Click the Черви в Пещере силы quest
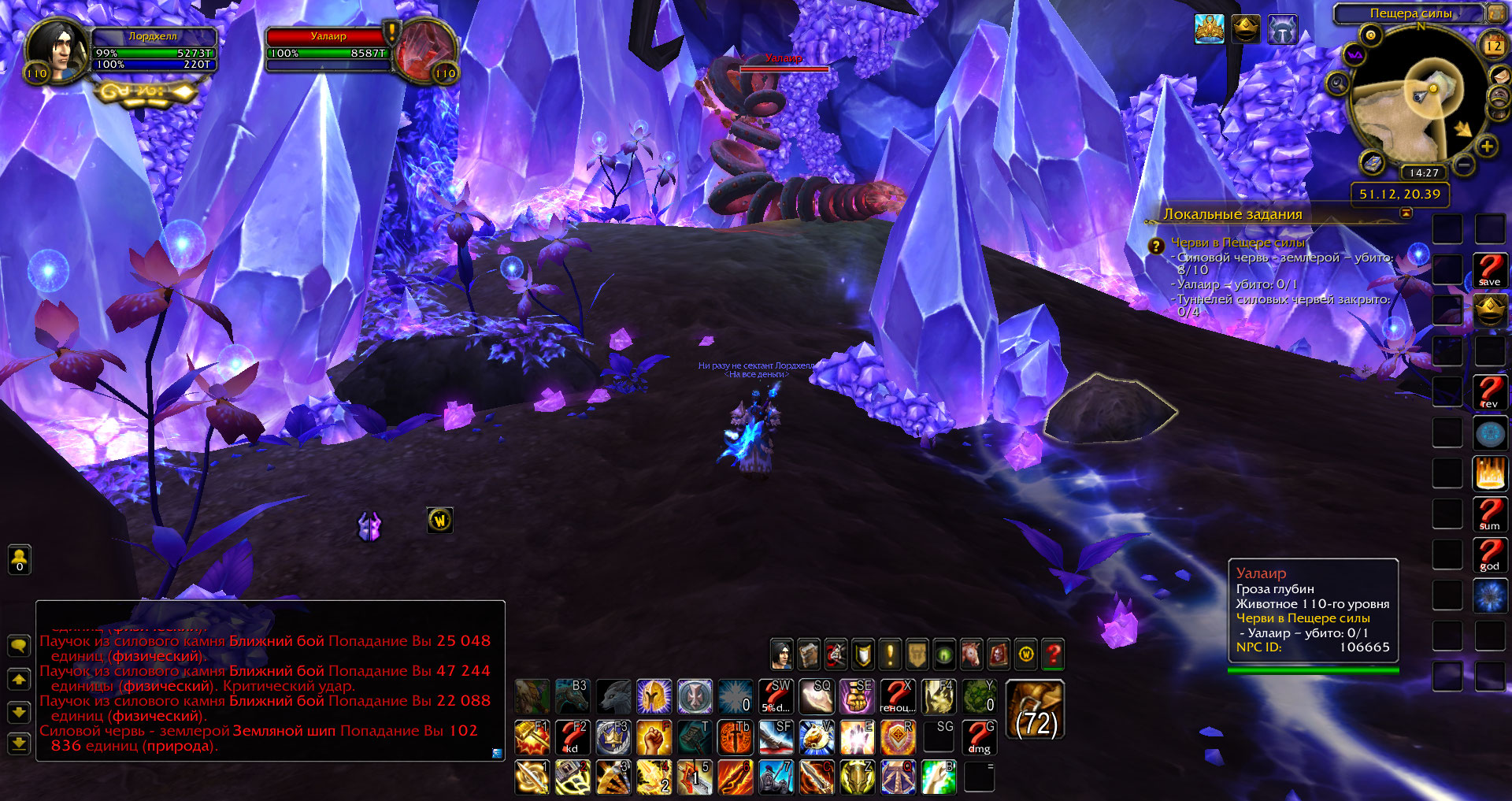The width and height of the screenshot is (1512, 801). tap(1237, 243)
